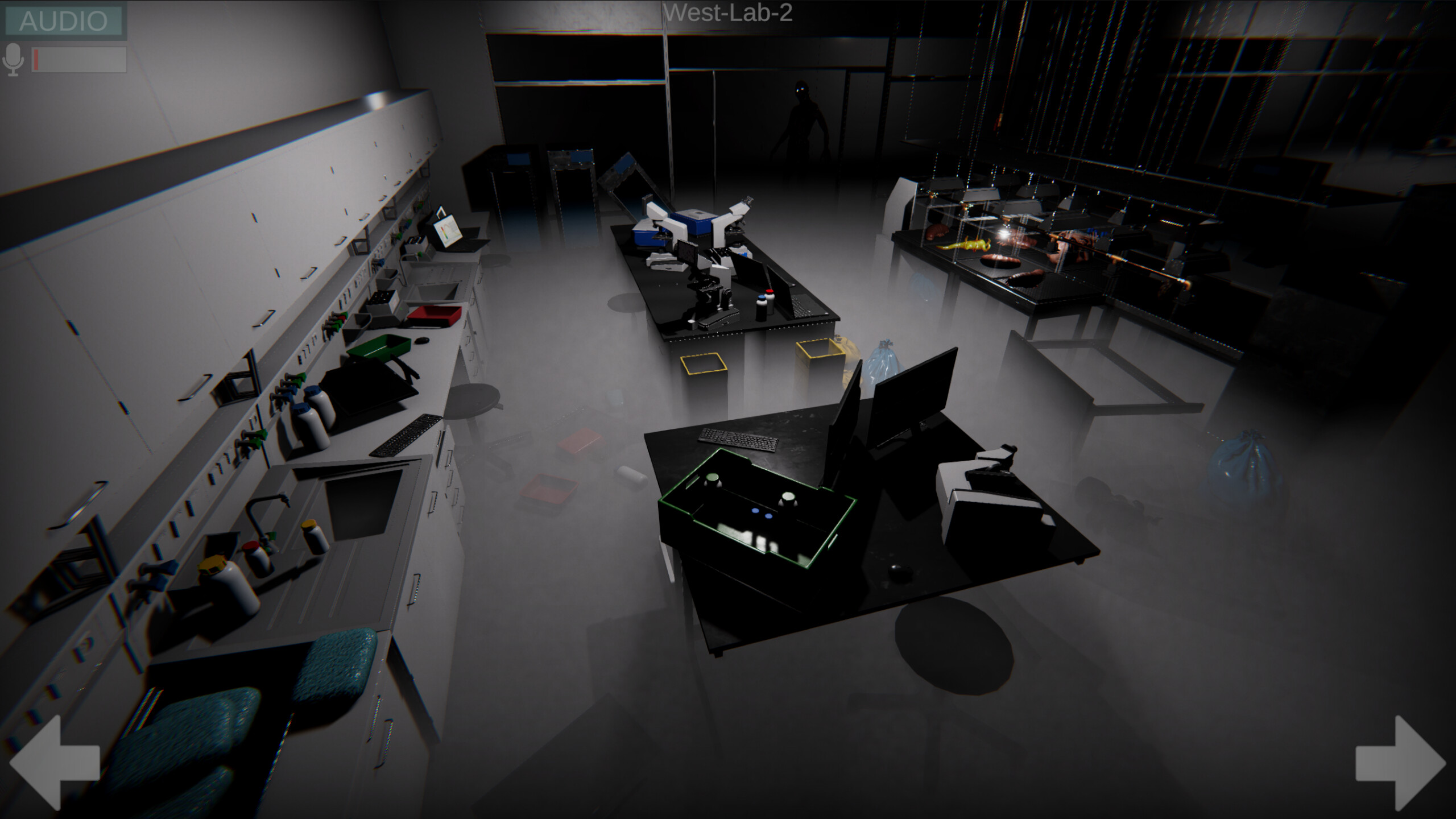
Task: Expand the dark shelving unit at the back
Action: [x=1223, y=85]
